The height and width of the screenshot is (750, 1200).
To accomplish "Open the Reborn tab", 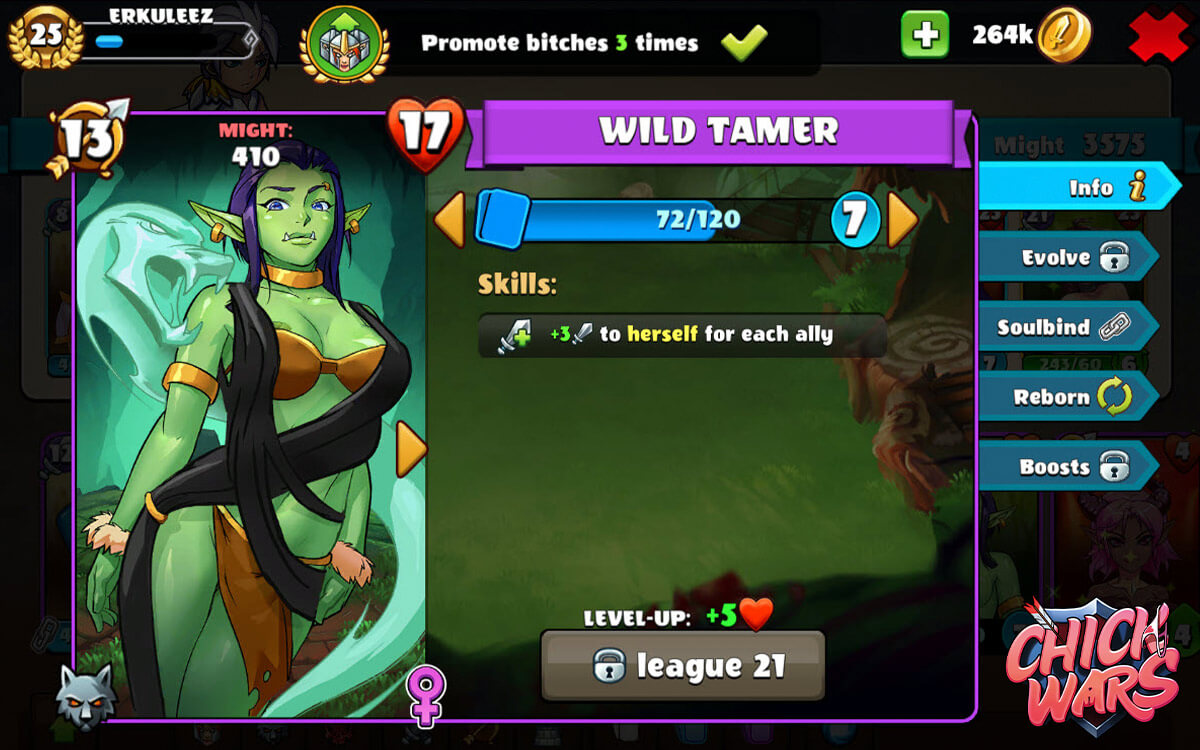I will (x=1068, y=397).
